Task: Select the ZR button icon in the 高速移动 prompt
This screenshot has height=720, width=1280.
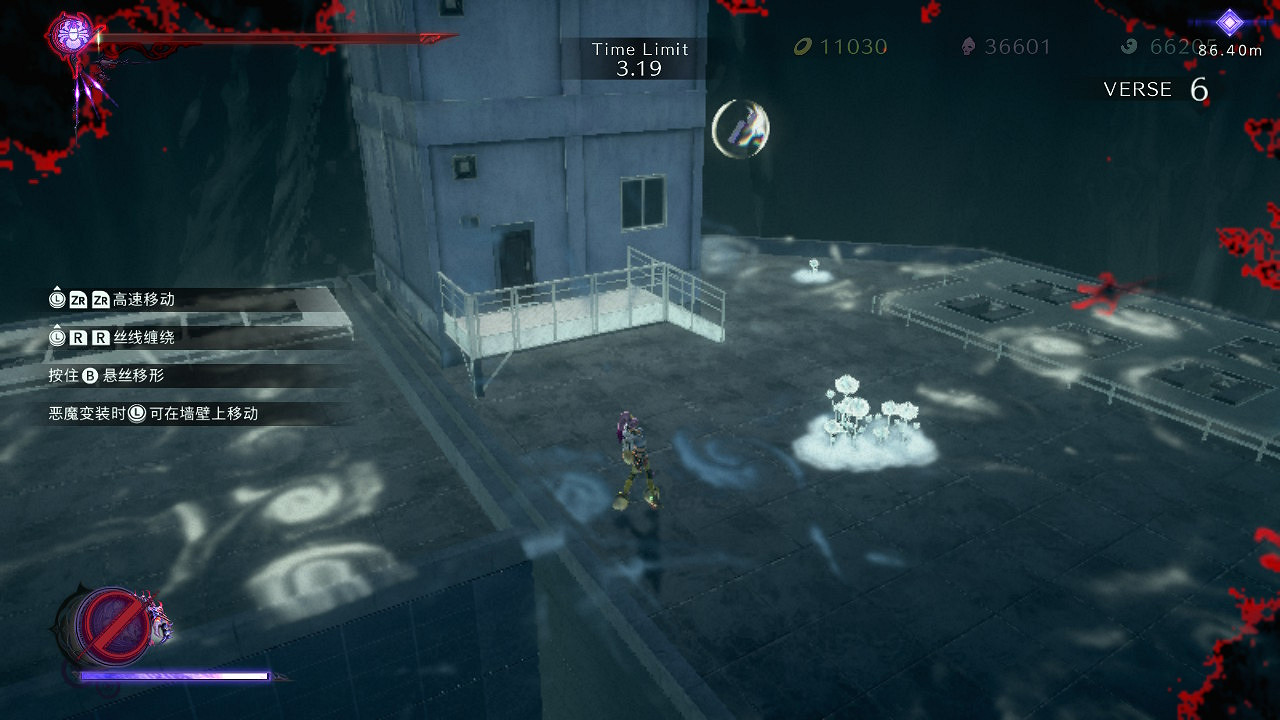Action: (77, 299)
